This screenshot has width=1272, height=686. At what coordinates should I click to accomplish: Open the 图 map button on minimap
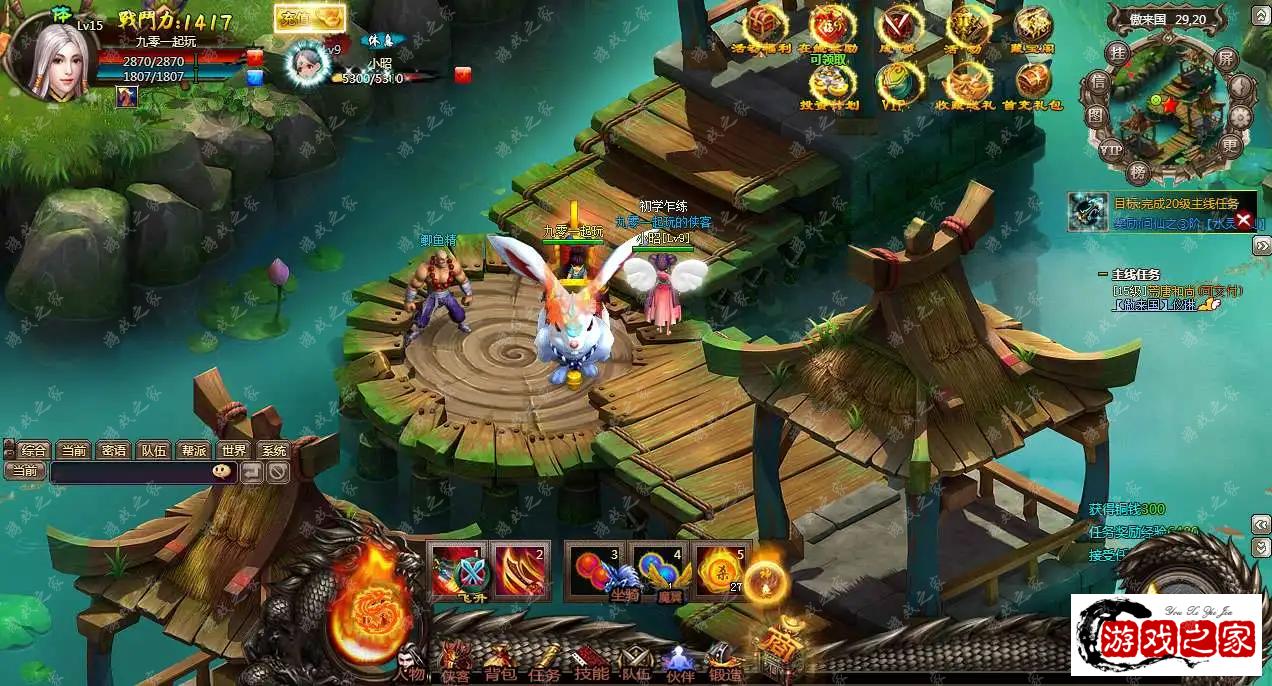click(x=1096, y=116)
